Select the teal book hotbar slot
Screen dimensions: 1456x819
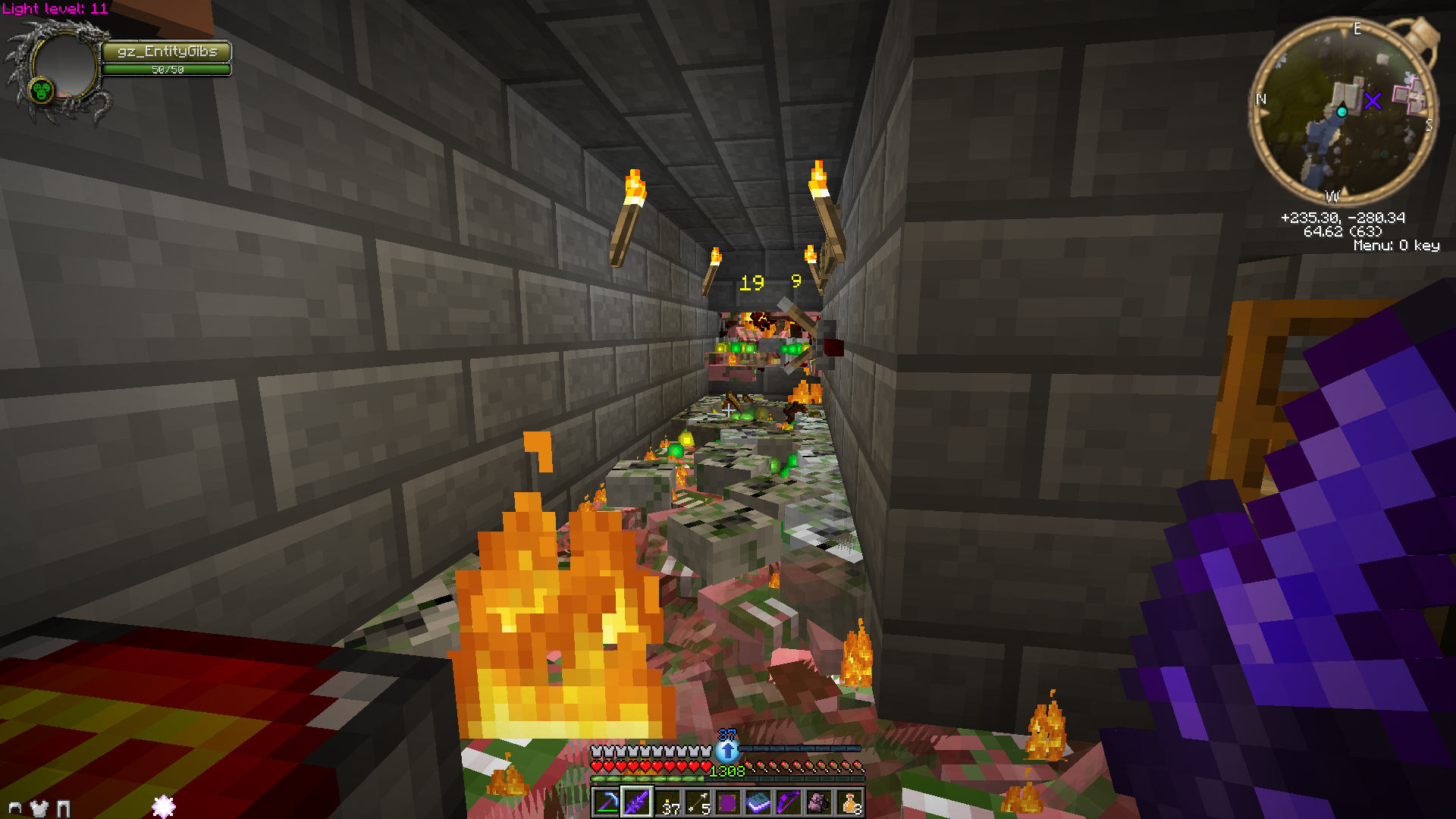coord(758,802)
